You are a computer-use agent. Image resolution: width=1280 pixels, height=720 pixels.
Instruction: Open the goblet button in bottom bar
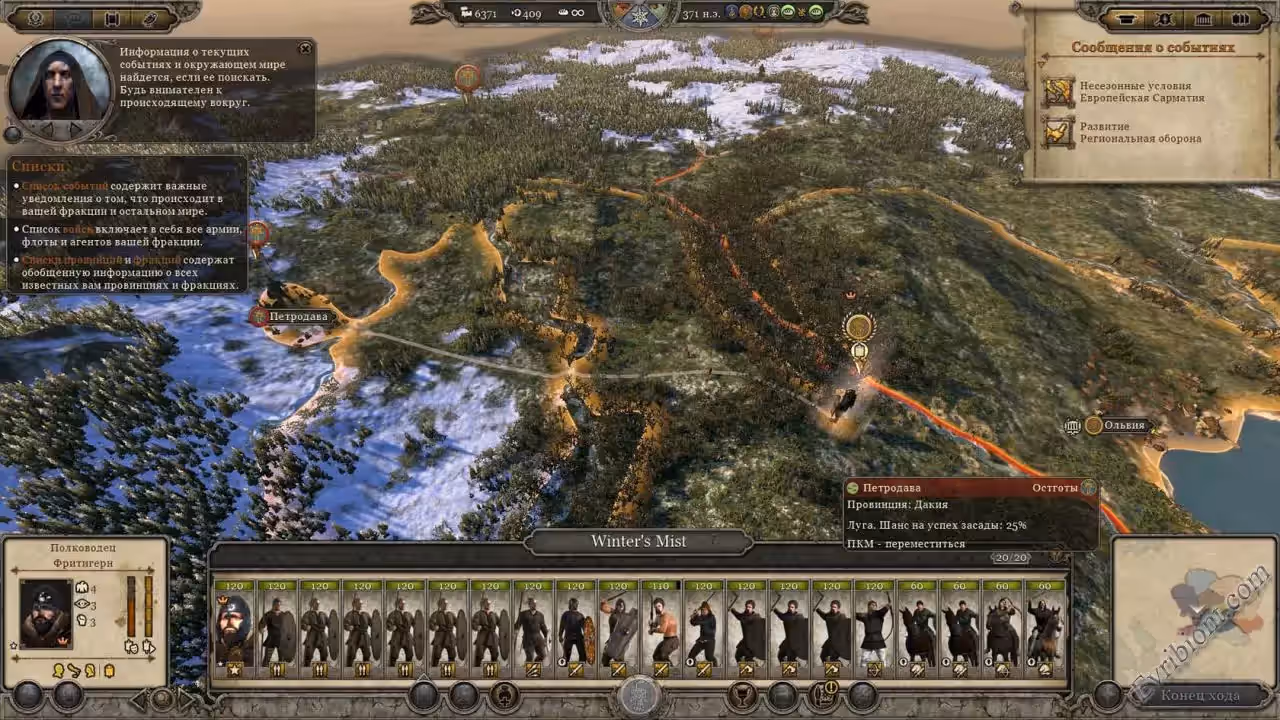click(x=741, y=695)
